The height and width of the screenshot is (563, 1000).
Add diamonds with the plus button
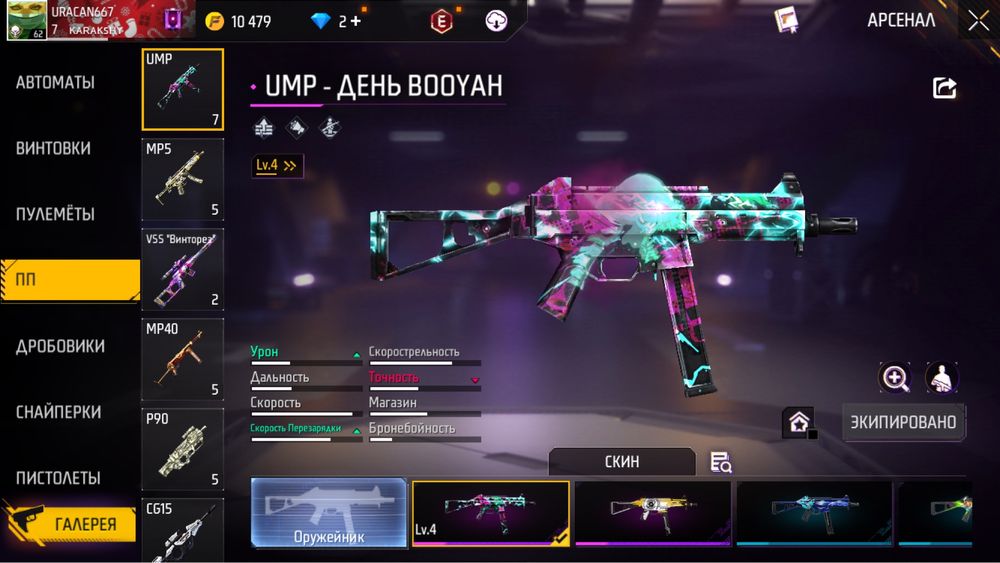356,21
